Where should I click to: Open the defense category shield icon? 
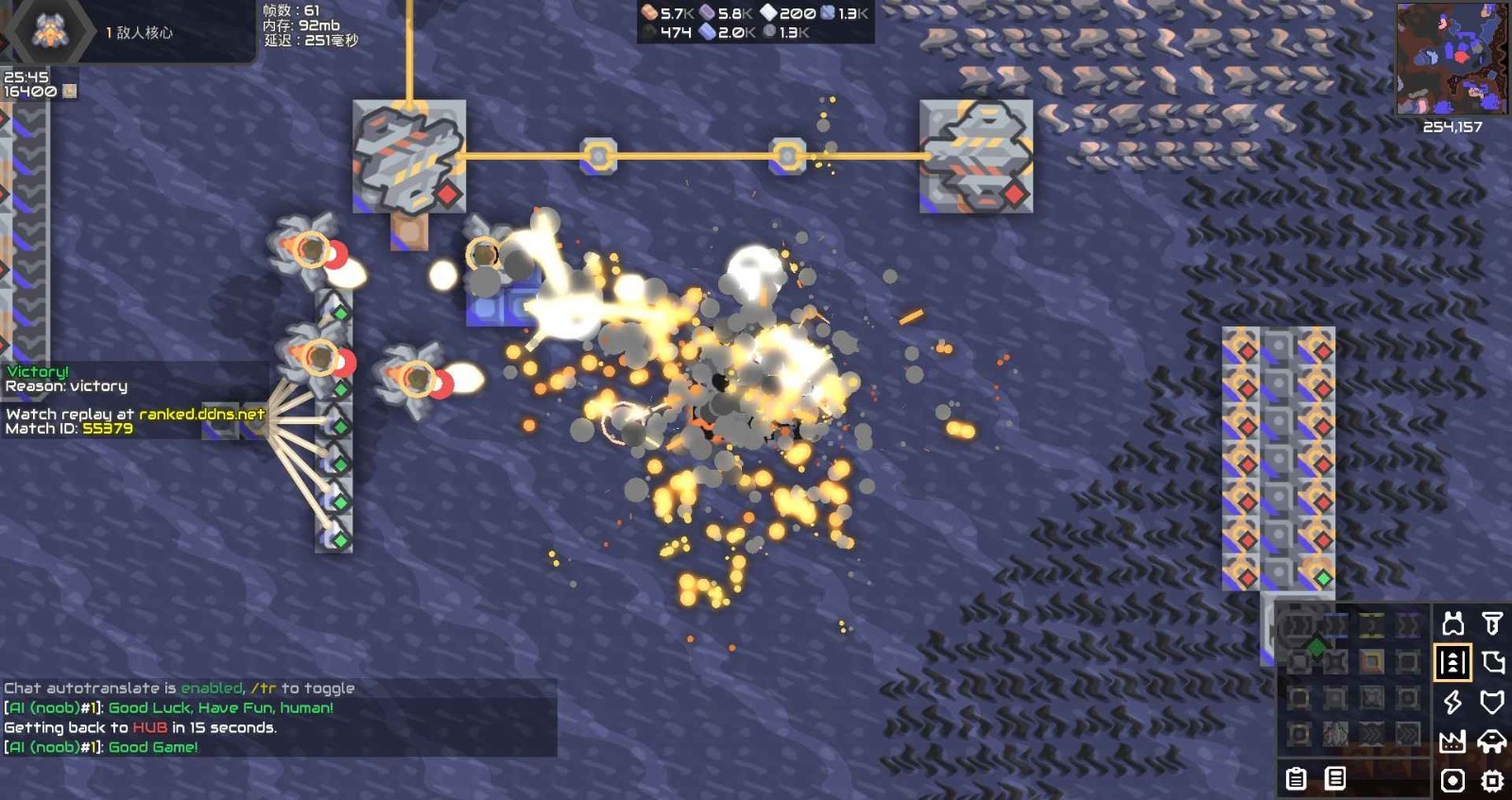click(1491, 703)
